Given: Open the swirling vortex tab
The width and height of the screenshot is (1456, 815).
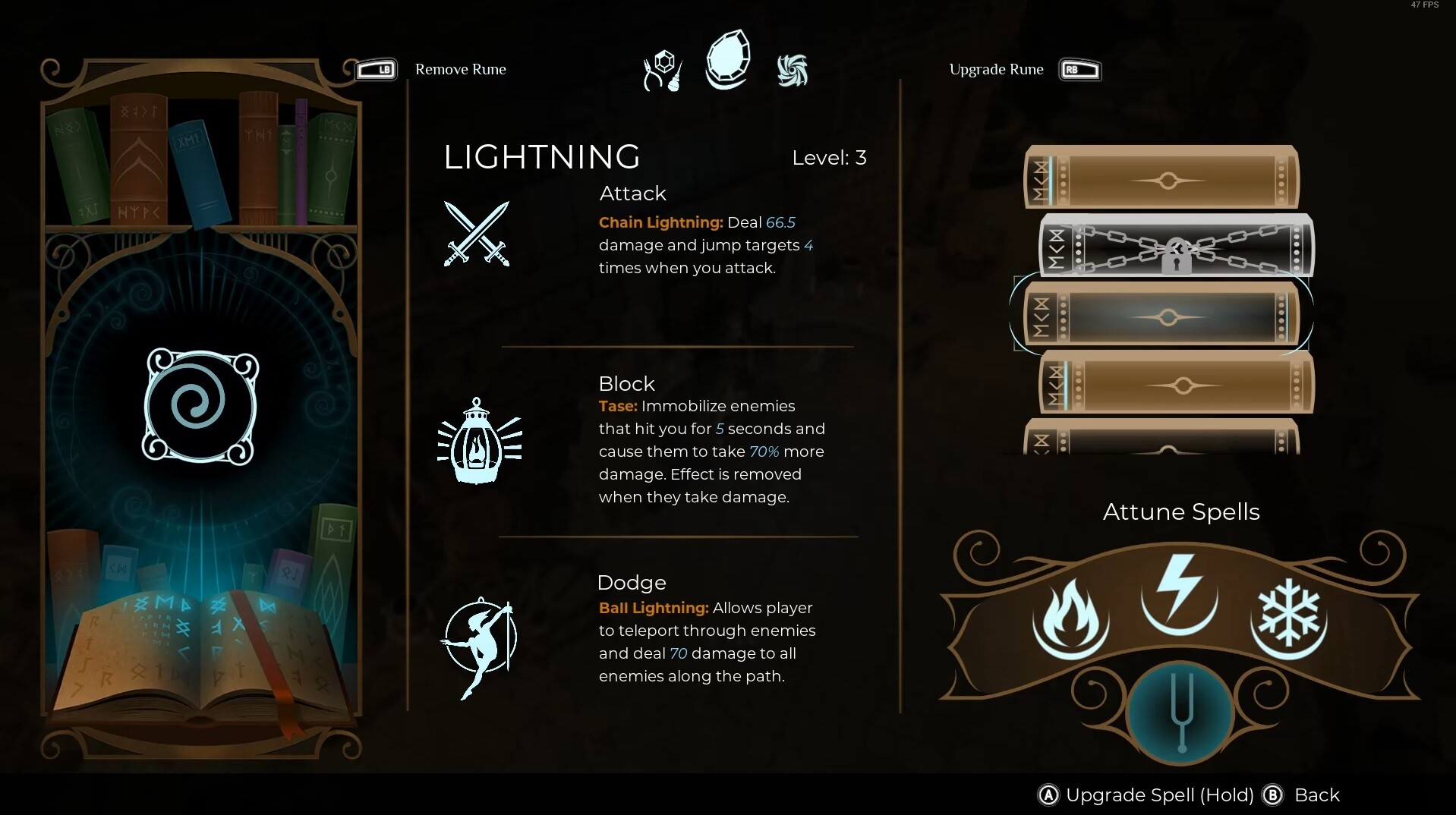Looking at the screenshot, I should pos(792,71).
